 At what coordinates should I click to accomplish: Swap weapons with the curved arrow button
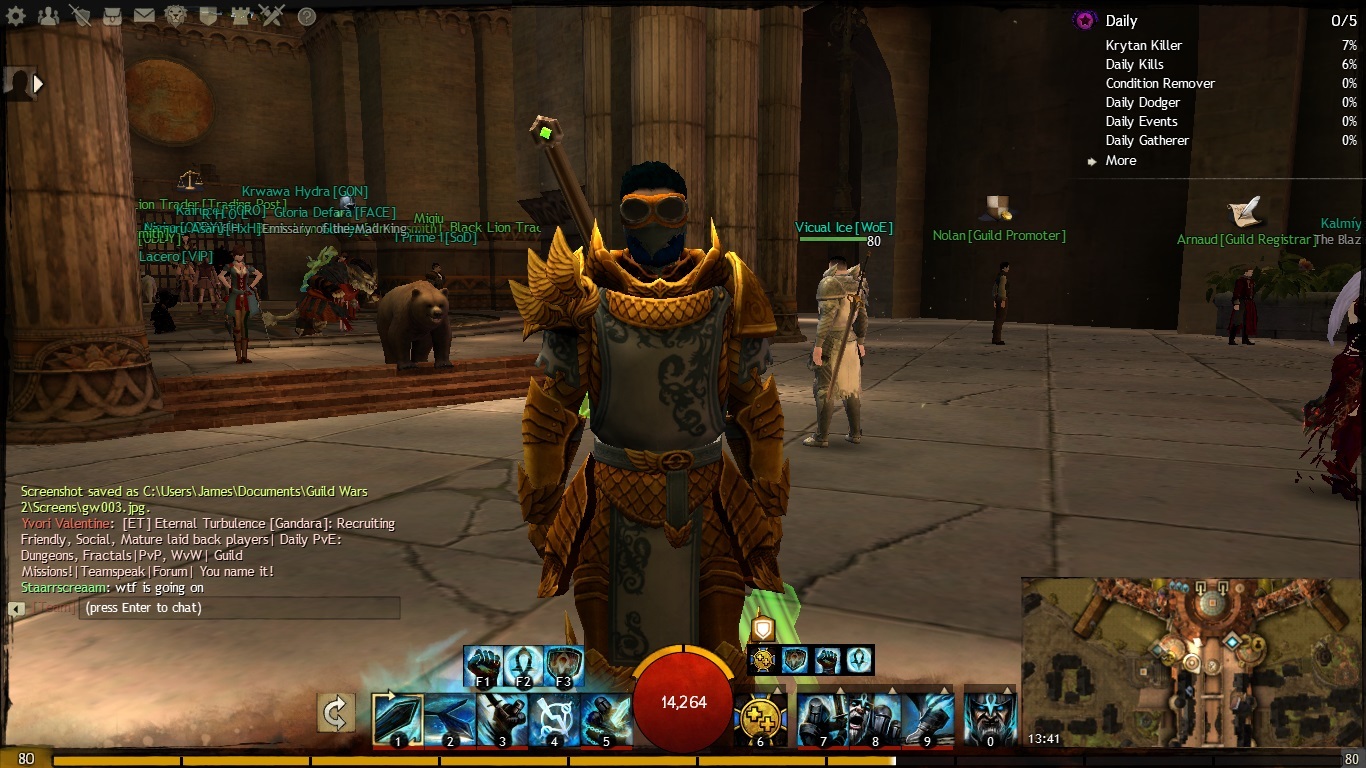(x=336, y=713)
